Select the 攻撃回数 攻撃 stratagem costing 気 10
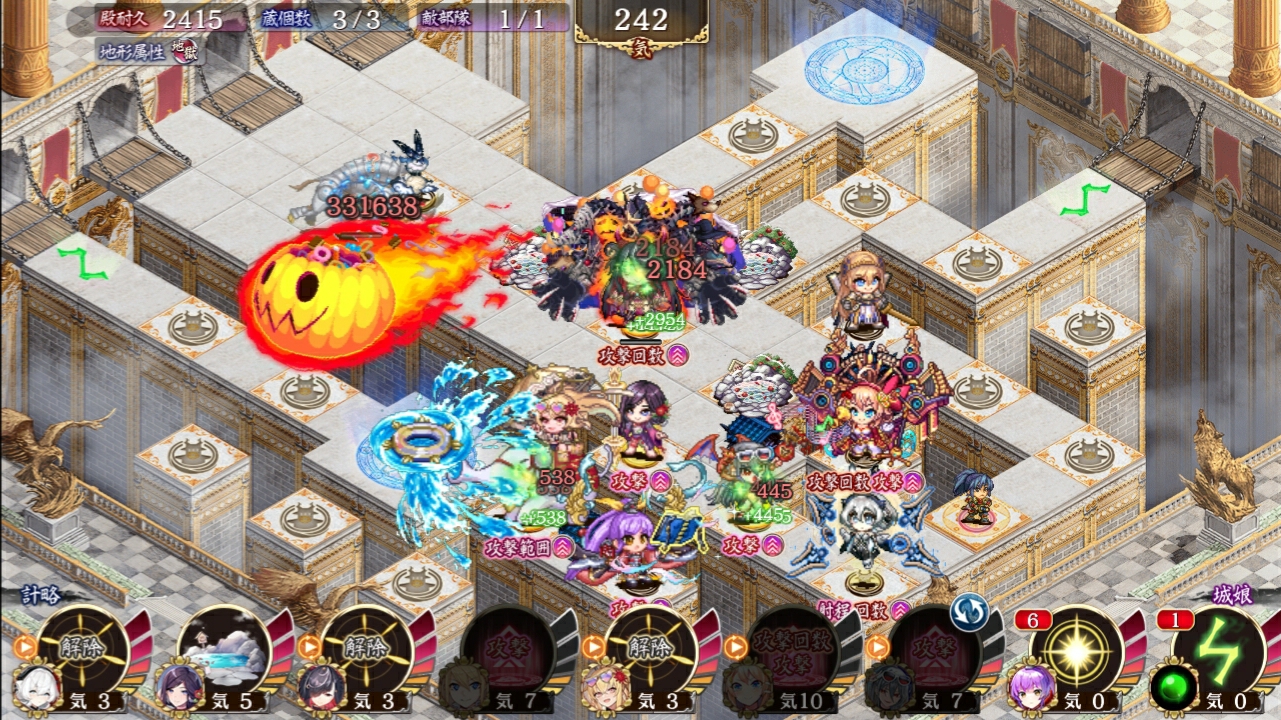Screen dimensions: 1281x720 click(792, 648)
